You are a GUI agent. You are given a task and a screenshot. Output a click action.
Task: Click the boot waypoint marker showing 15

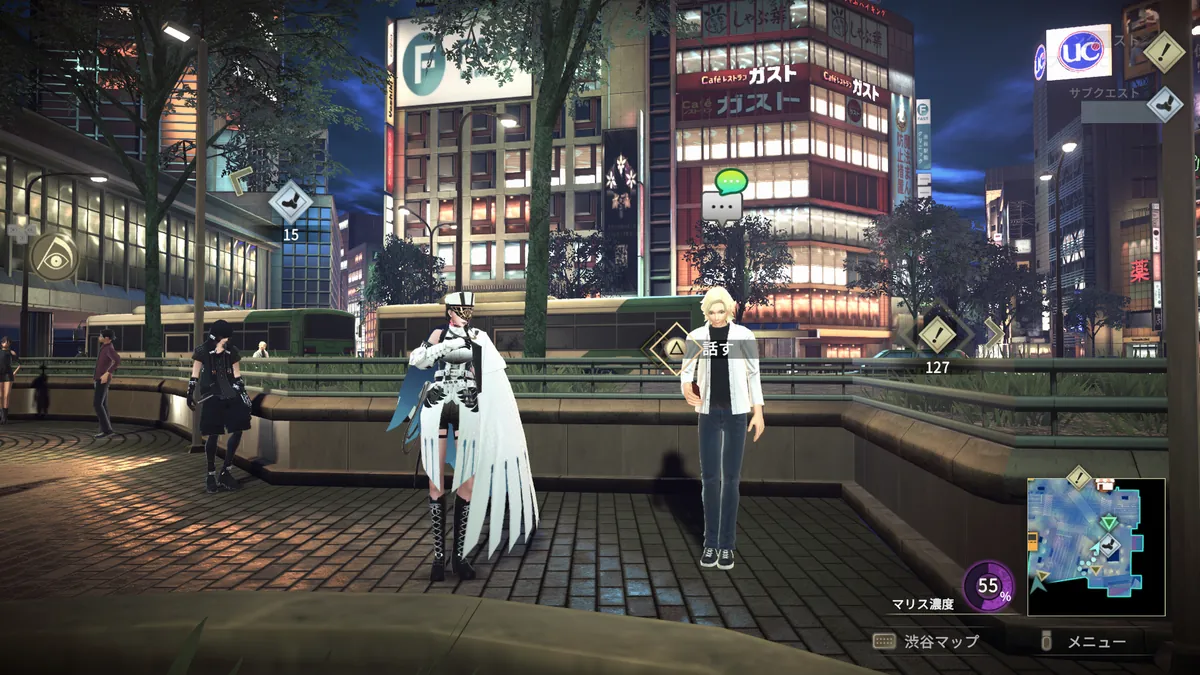(291, 203)
